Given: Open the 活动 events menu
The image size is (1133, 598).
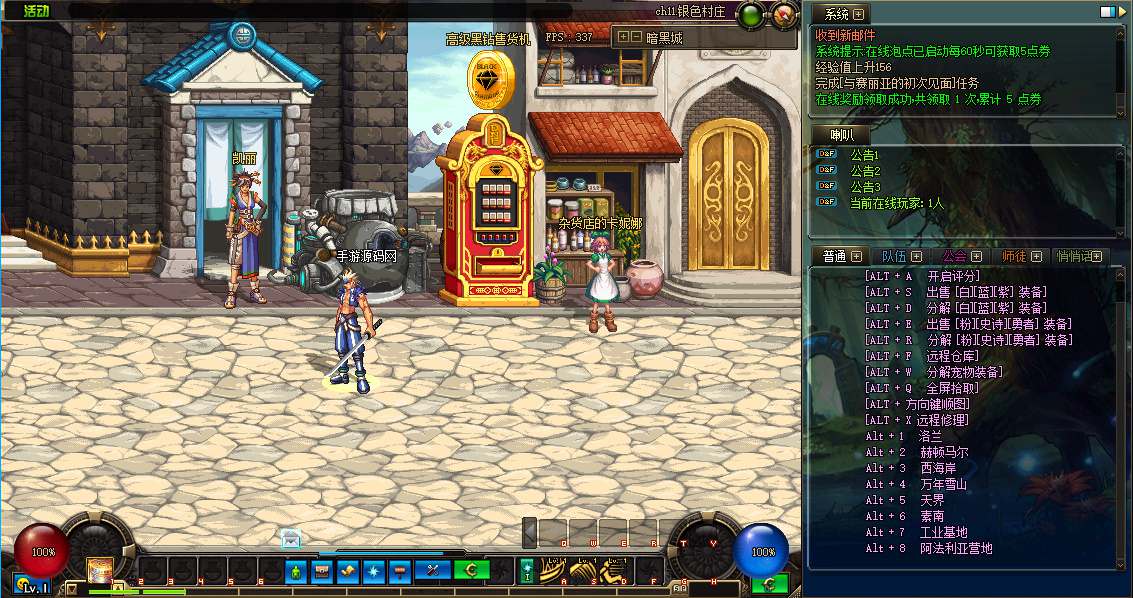Looking at the screenshot, I should (37, 11).
